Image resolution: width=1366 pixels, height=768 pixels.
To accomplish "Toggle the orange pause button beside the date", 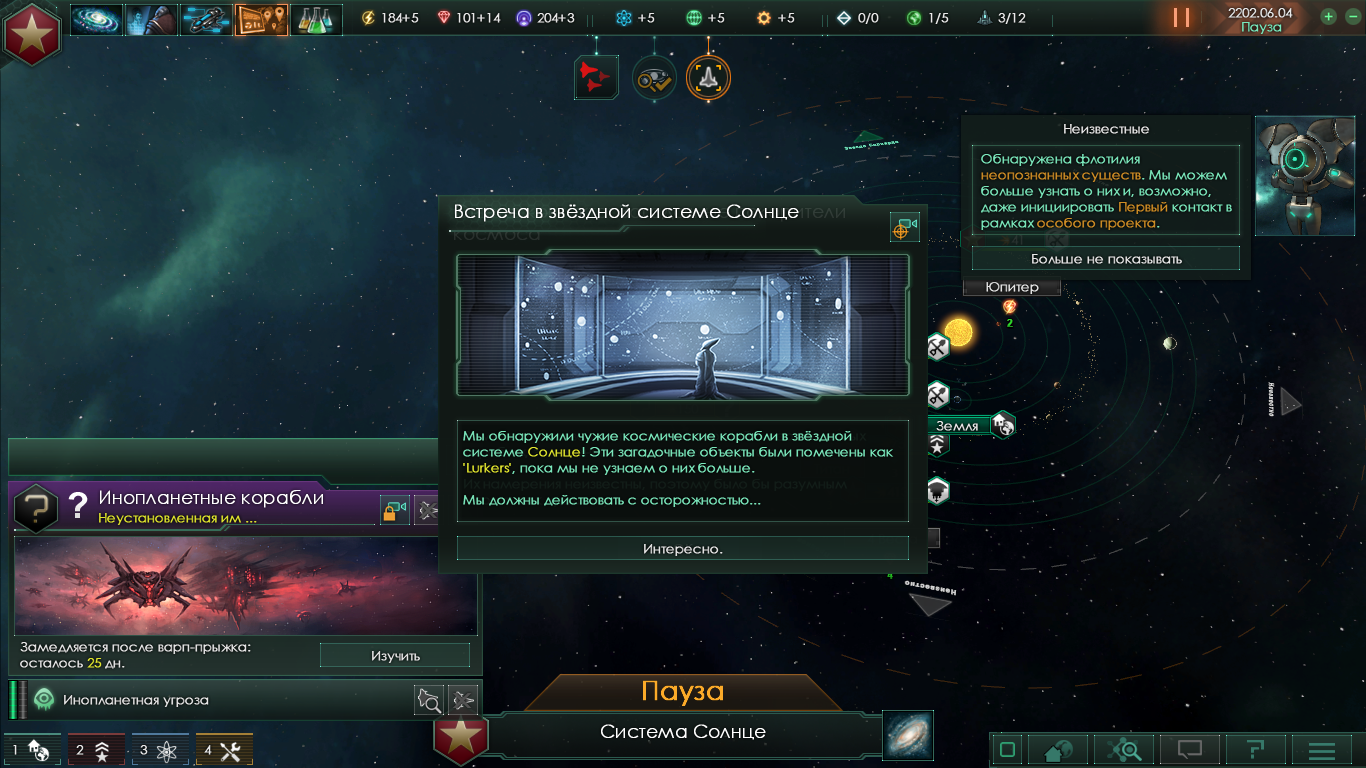I will coord(1181,17).
